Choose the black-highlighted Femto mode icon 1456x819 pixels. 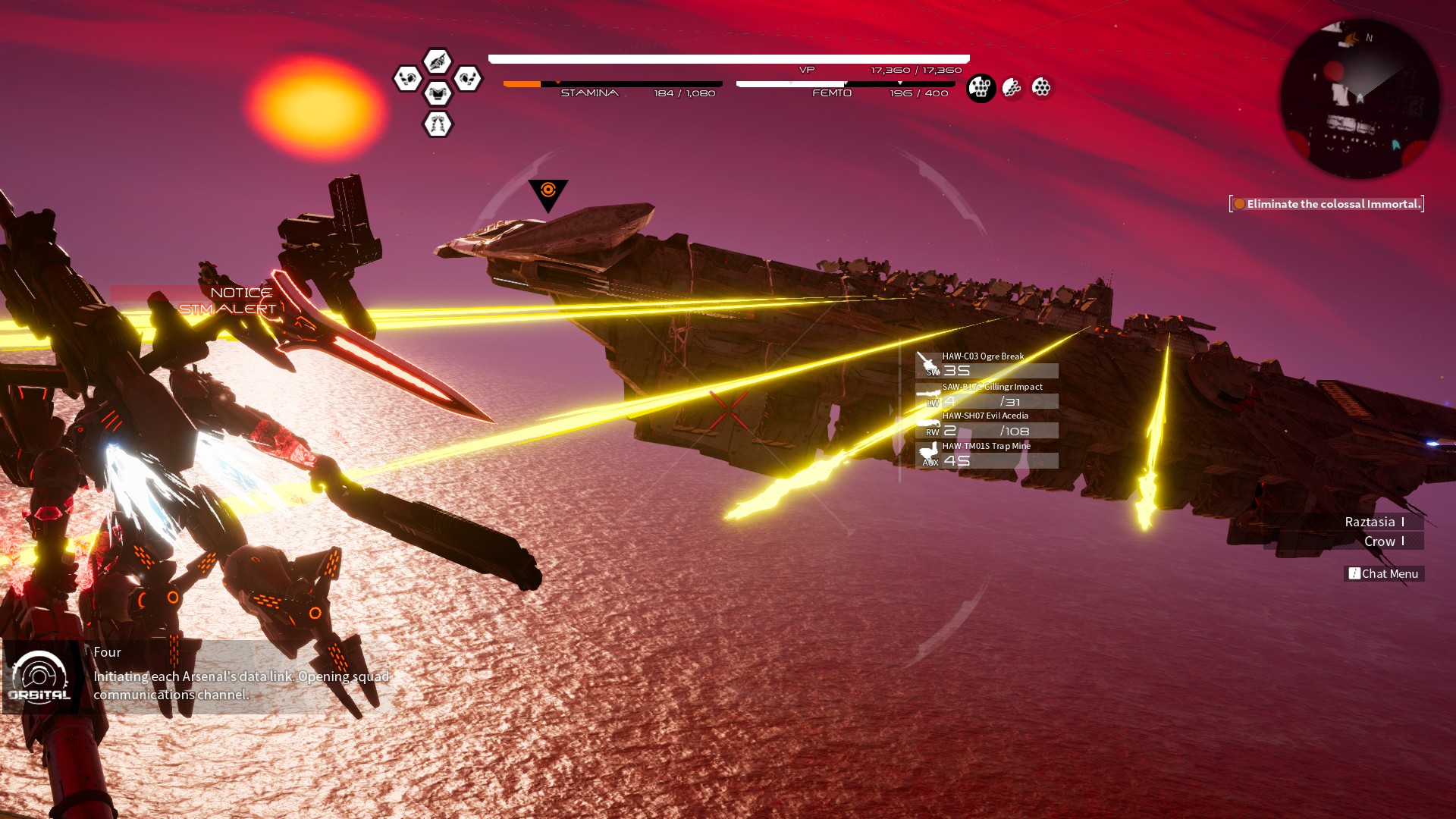click(x=981, y=88)
